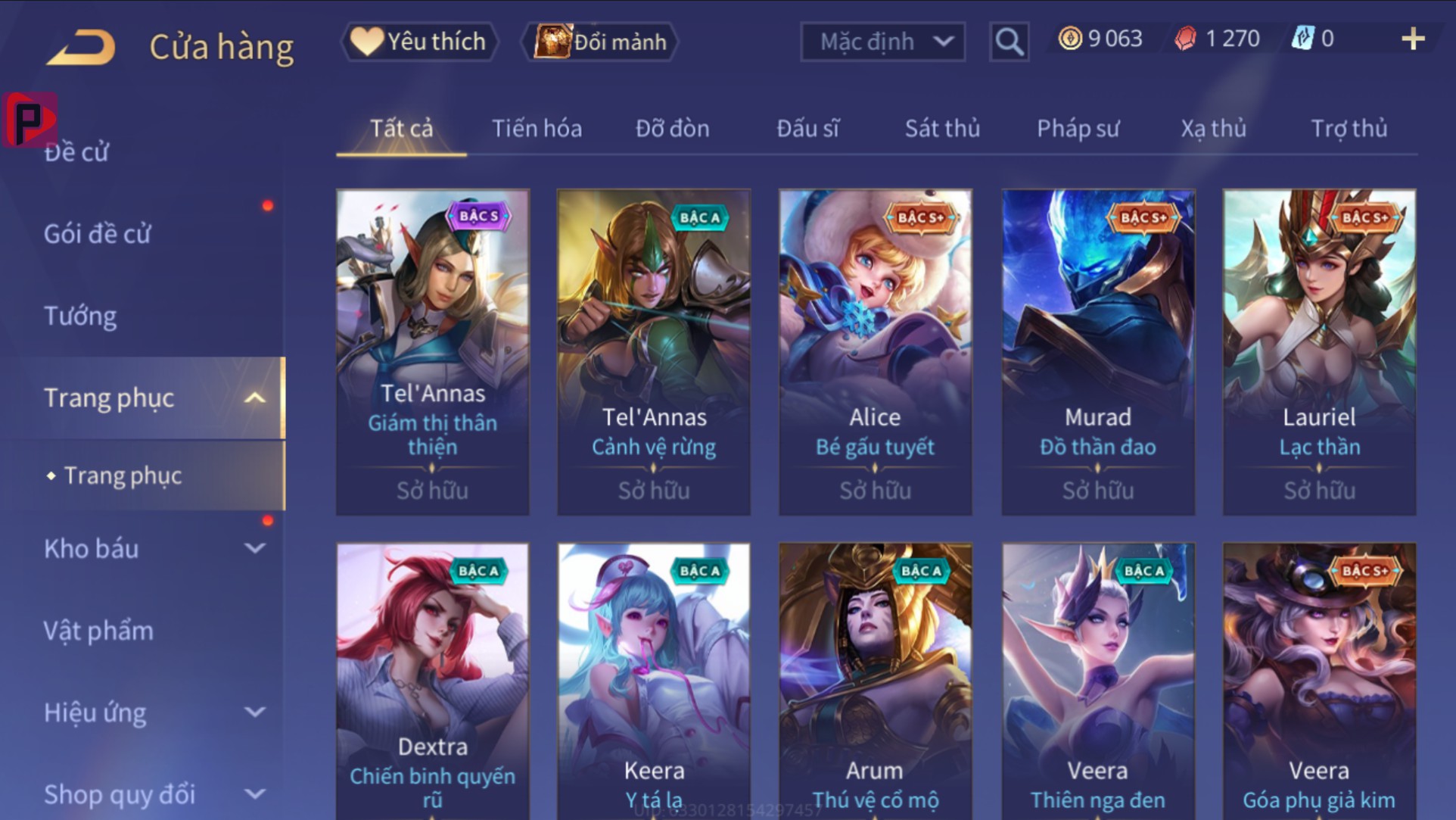This screenshot has width=1456, height=820.
Task: Open Tel'Annas Cảnh vệ rừng skin
Action: click(x=654, y=352)
